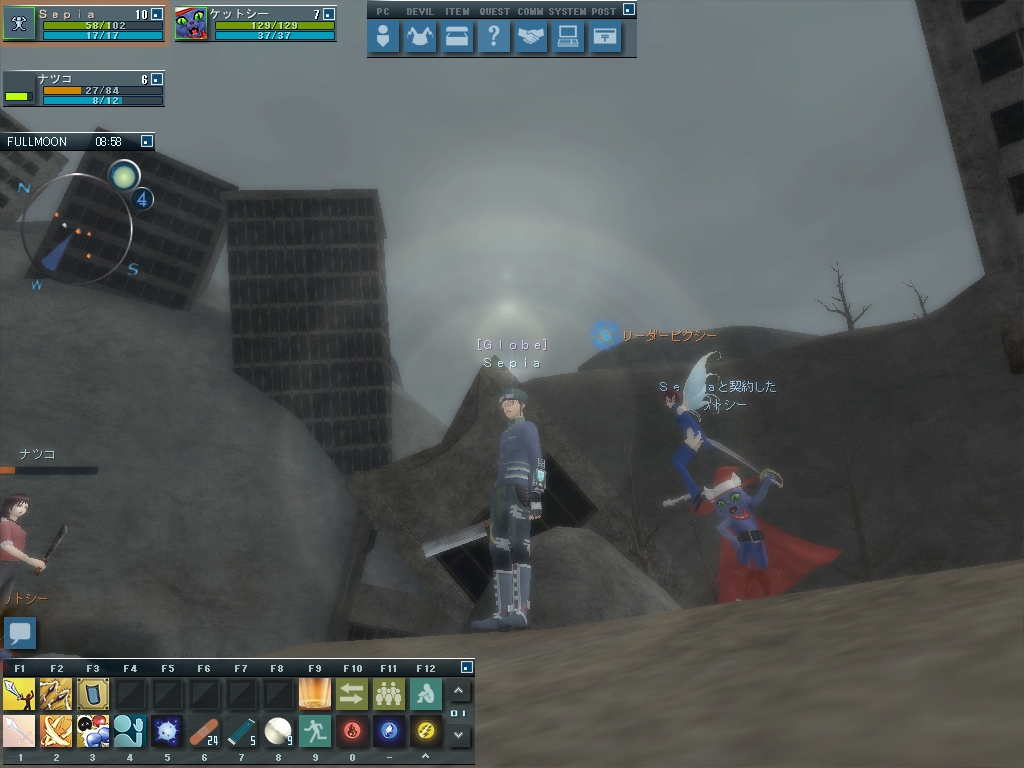The width and height of the screenshot is (1024, 768).
Task: Activate the sword attack skill under F1
Action: coord(19,693)
